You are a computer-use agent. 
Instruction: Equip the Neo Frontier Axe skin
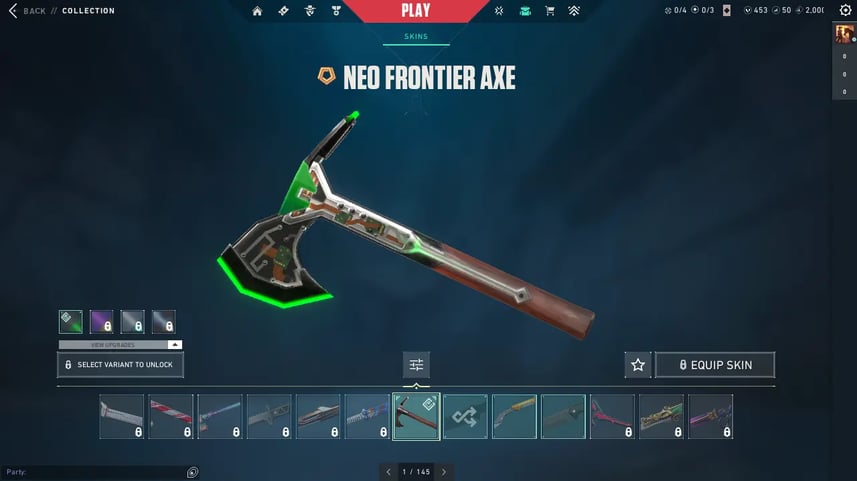click(x=714, y=365)
